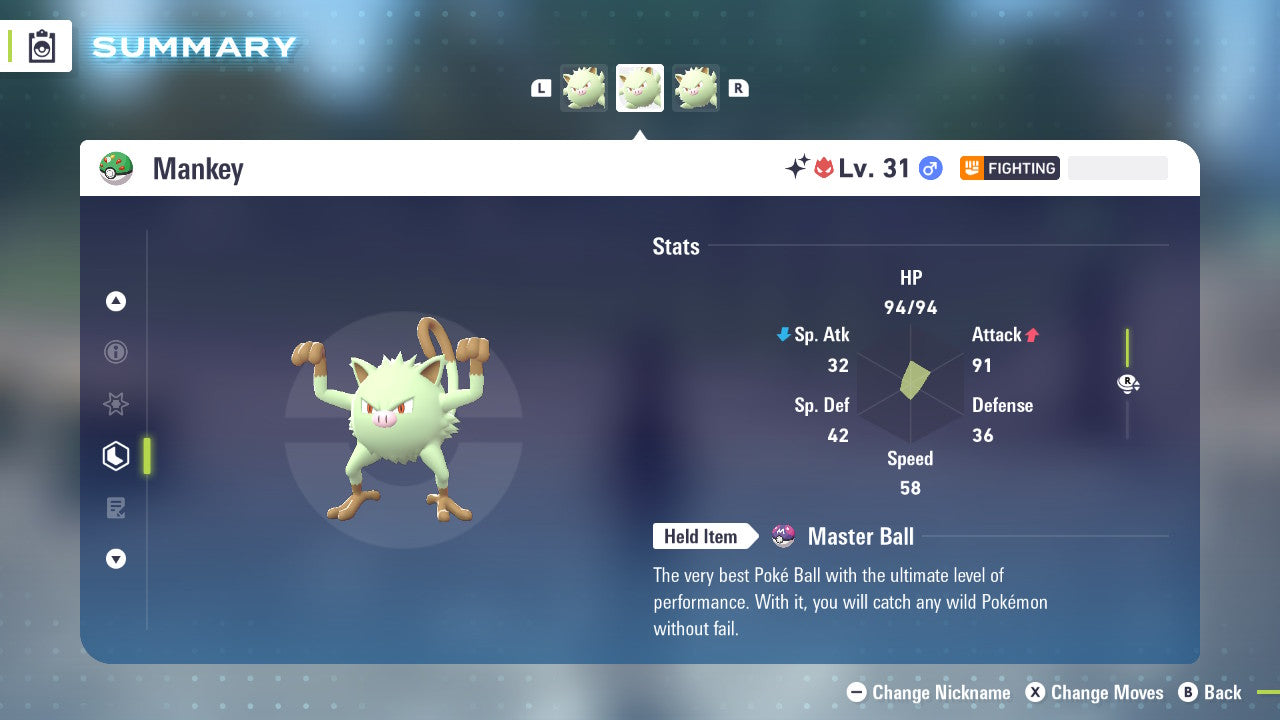Click the red Pokérus mark icon

pyautogui.click(x=825, y=167)
